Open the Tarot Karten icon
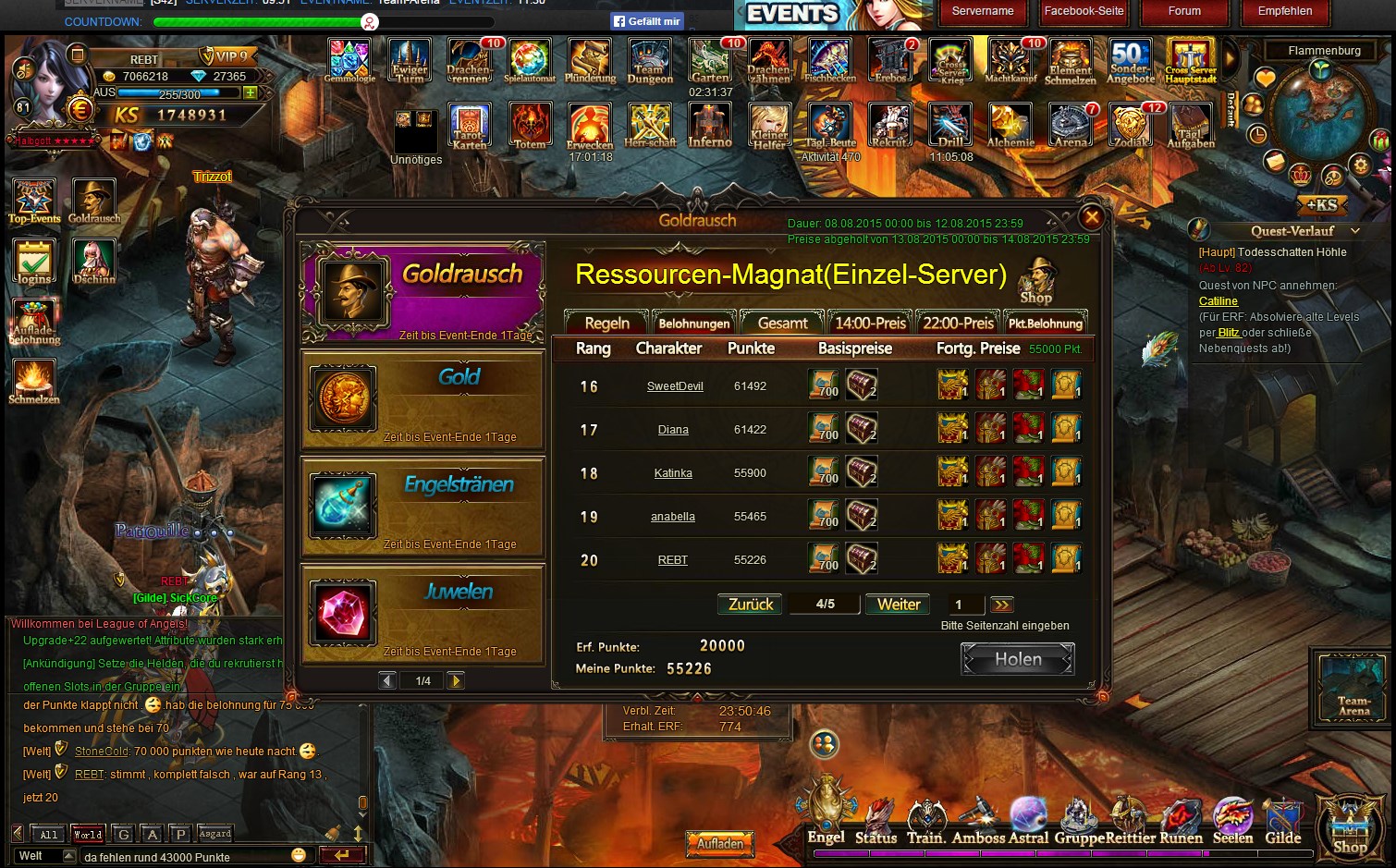Screen dimensions: 1396x868 click(470, 127)
